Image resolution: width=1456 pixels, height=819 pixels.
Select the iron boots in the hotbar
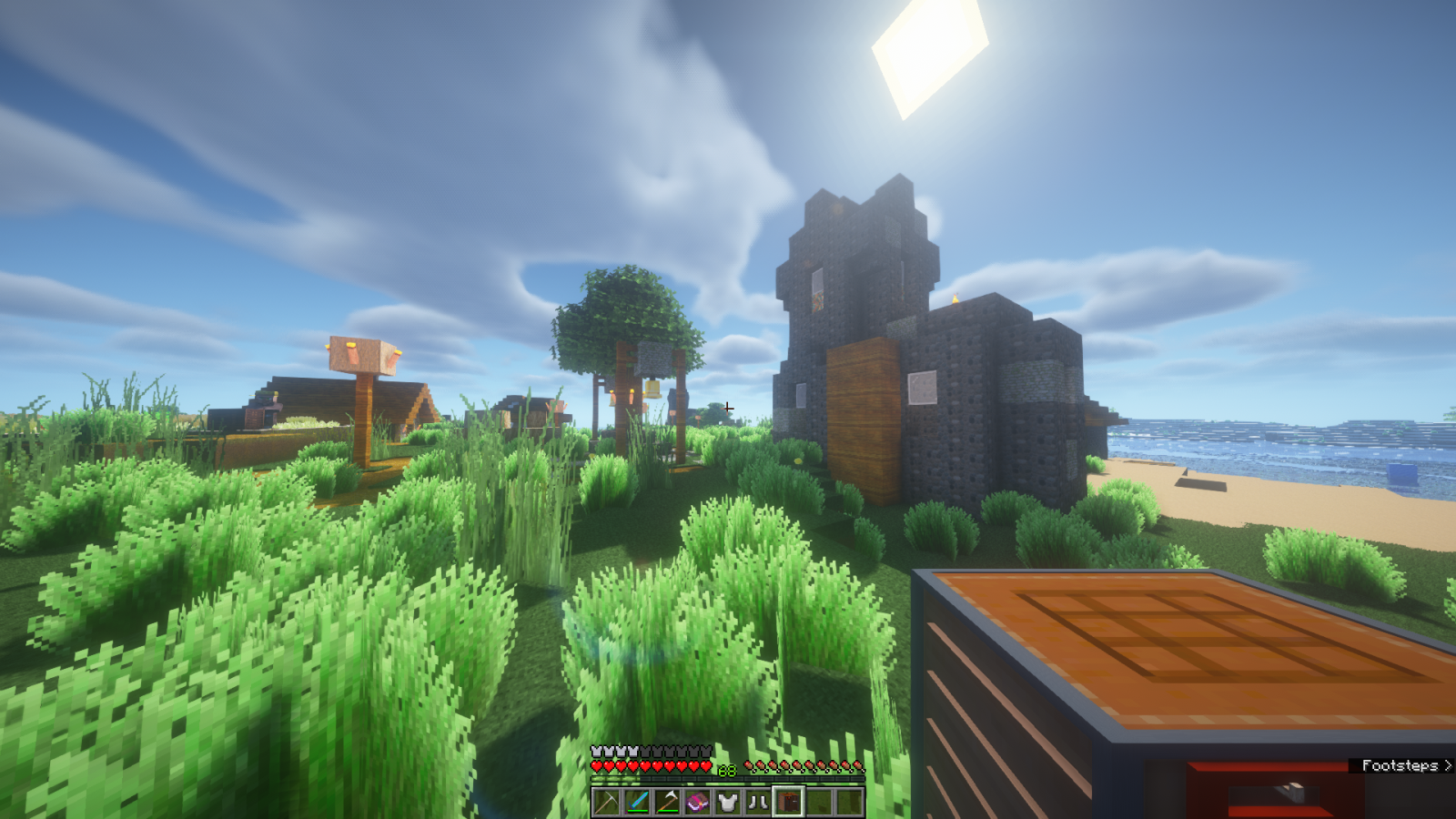757,803
